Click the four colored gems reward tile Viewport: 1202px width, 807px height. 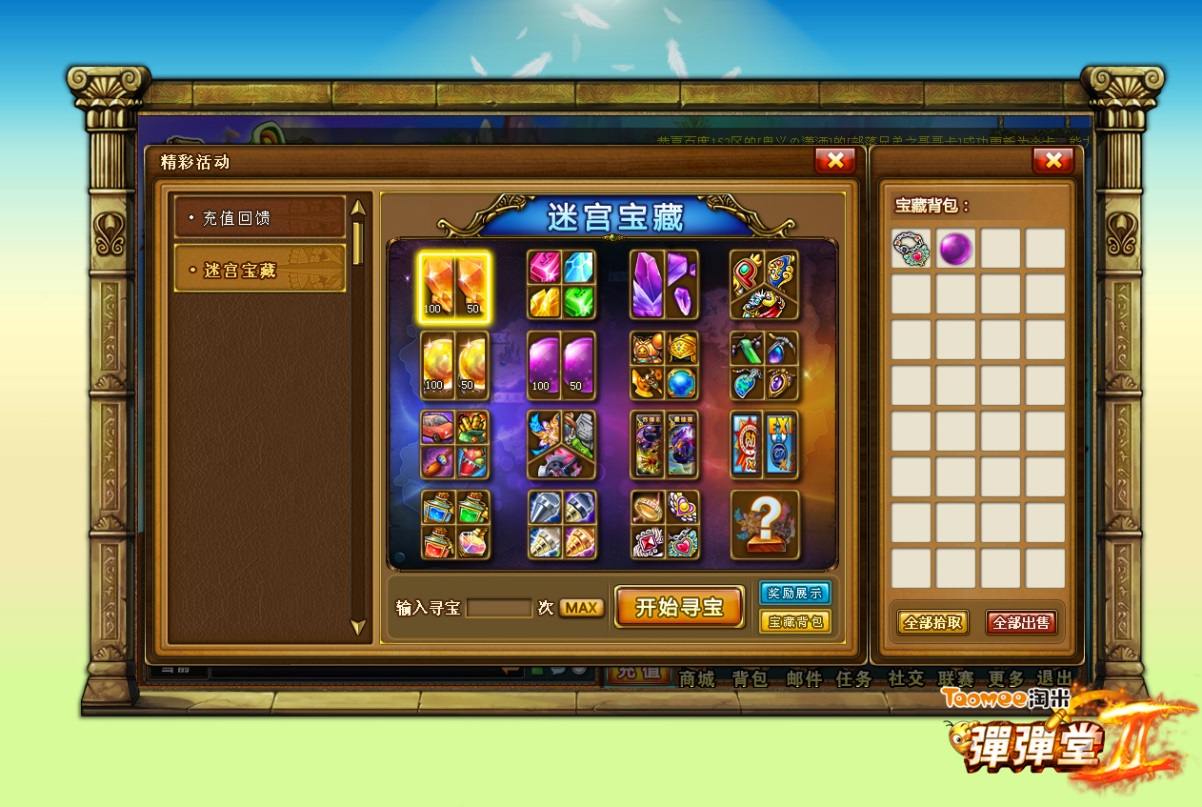tap(561, 285)
